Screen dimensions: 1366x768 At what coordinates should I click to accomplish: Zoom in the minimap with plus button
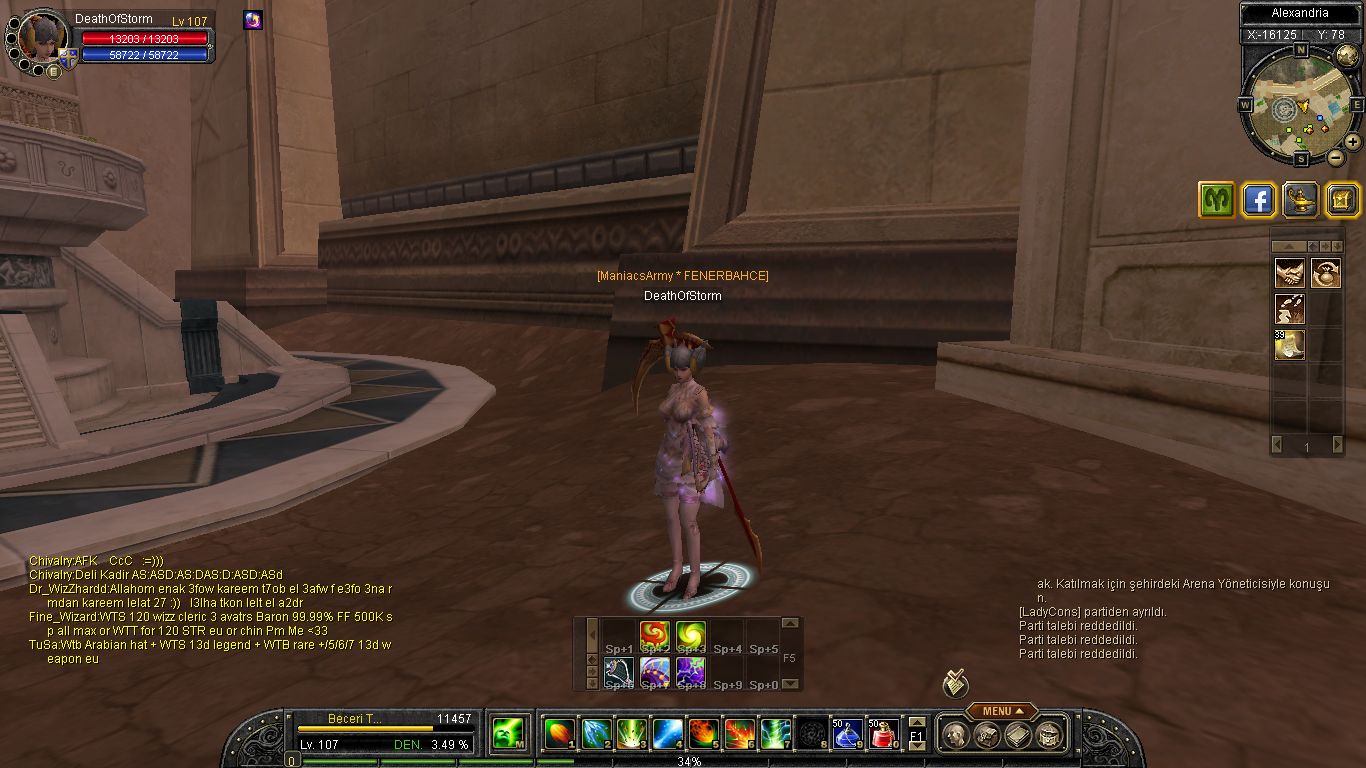tap(1352, 143)
